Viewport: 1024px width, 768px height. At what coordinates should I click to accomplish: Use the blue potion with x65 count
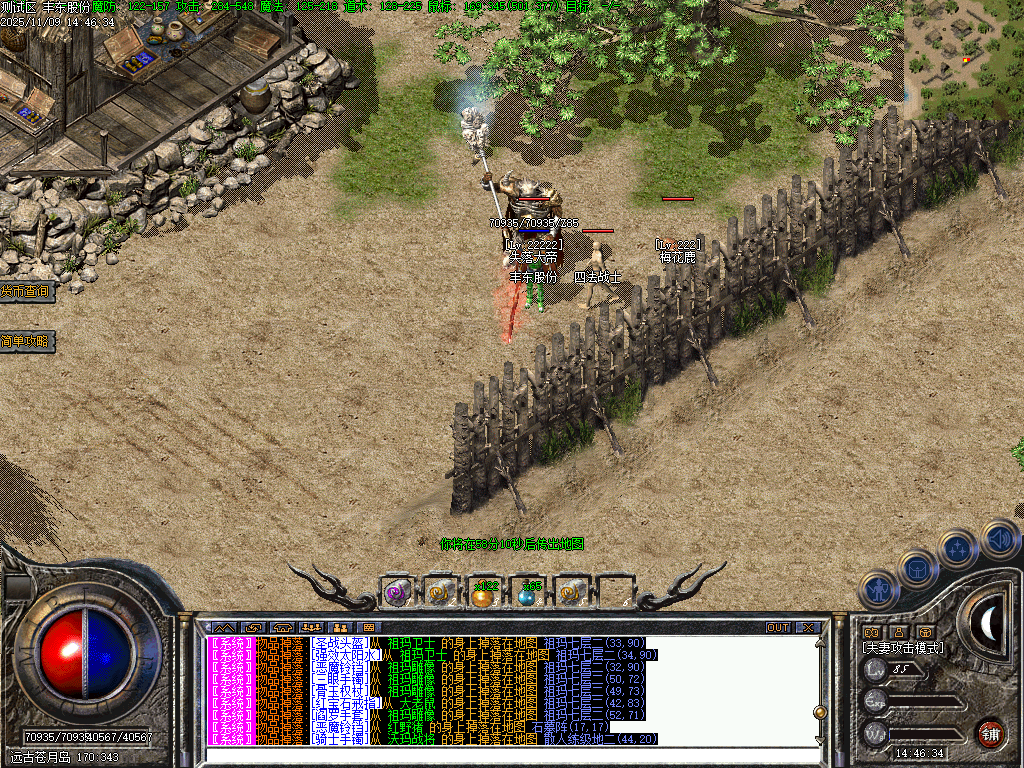point(527,594)
